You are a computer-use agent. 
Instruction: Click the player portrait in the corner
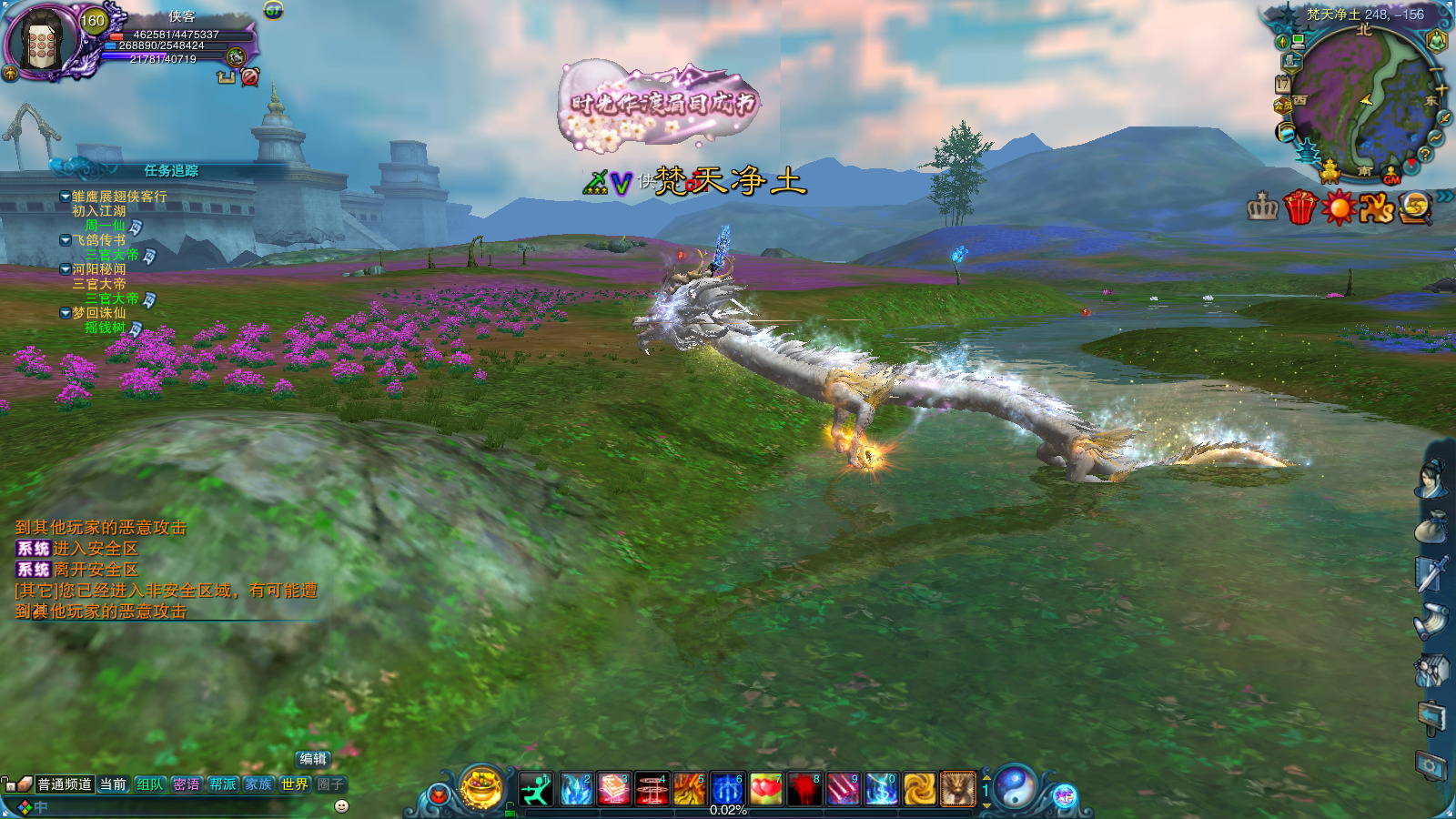(x=41, y=40)
